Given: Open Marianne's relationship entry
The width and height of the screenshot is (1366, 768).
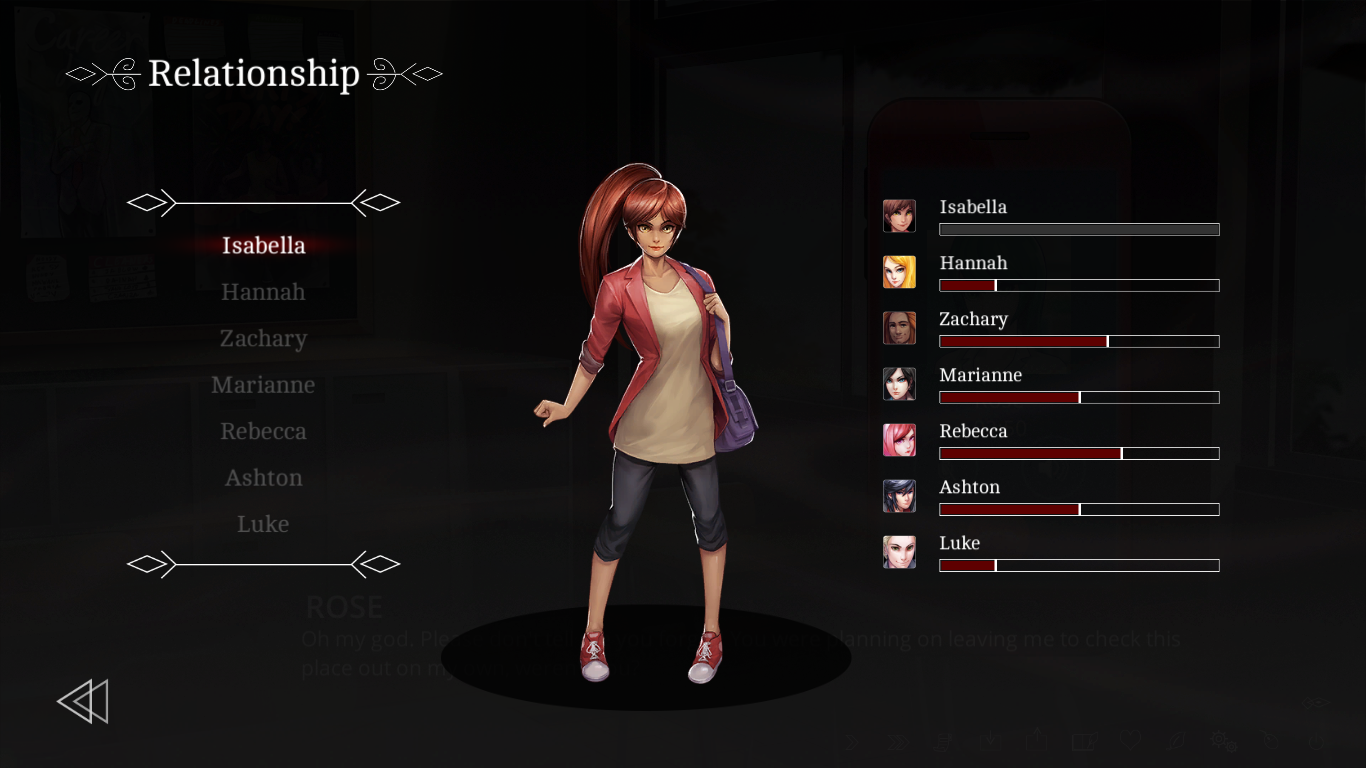Looking at the screenshot, I should tap(263, 385).
